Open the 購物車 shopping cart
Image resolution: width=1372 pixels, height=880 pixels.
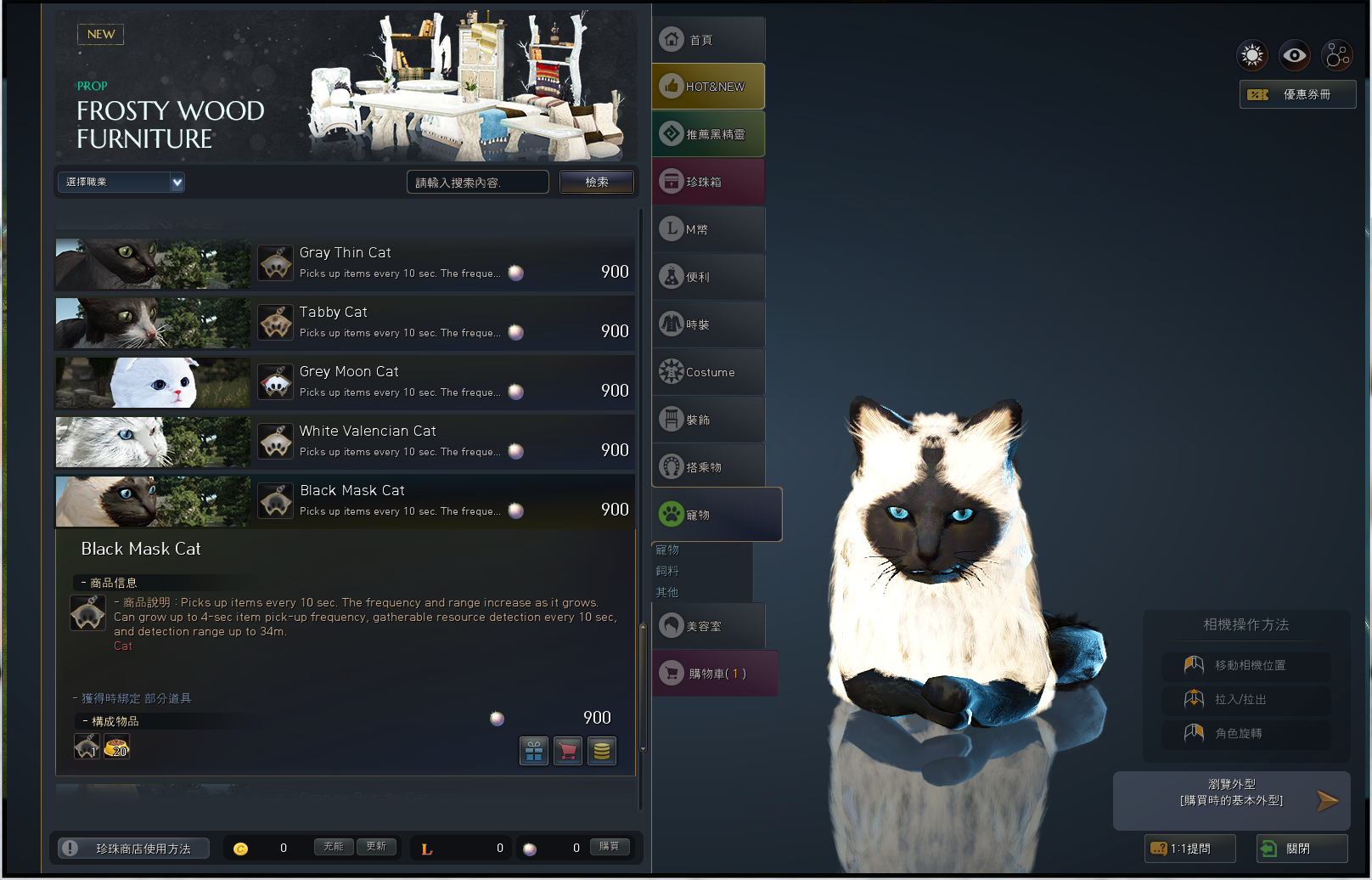click(x=715, y=674)
